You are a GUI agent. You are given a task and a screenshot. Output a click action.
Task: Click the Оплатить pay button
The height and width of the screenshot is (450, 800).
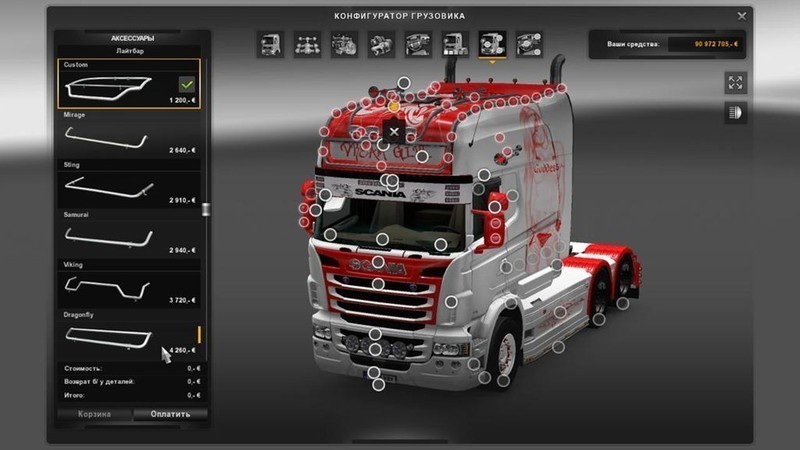(169, 413)
